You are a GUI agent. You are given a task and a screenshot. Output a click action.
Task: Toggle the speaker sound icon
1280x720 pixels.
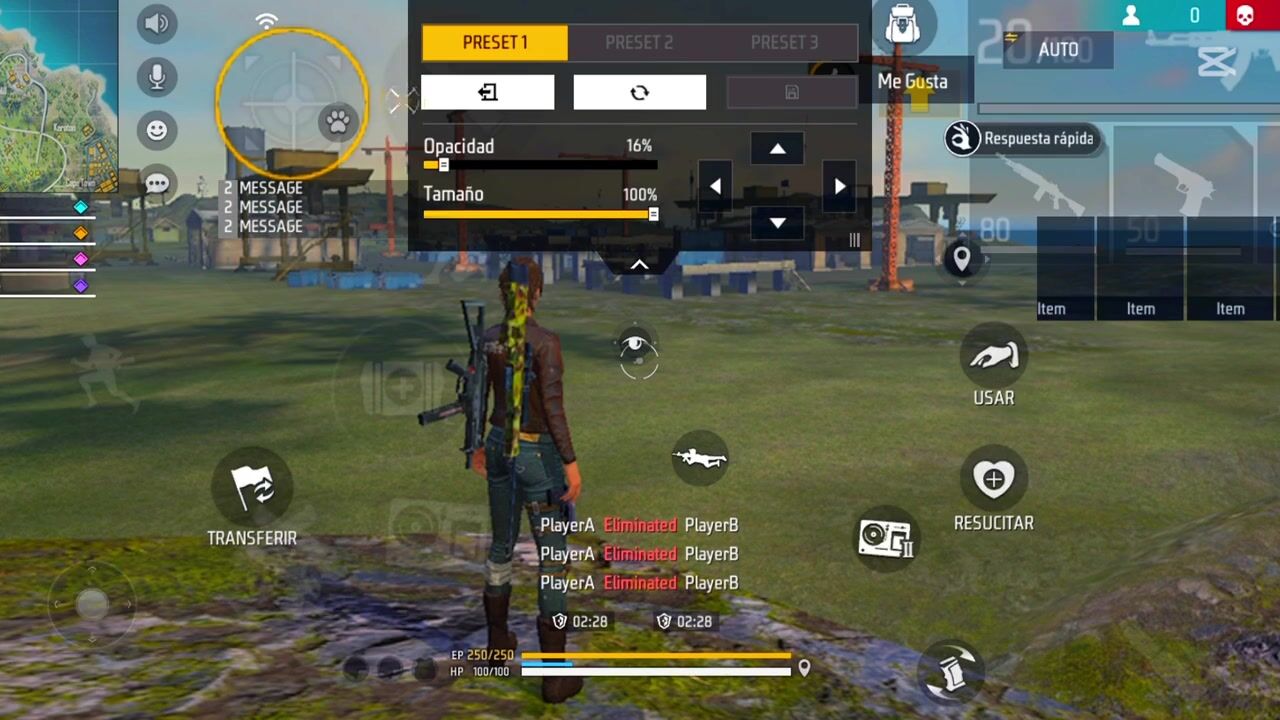click(157, 23)
